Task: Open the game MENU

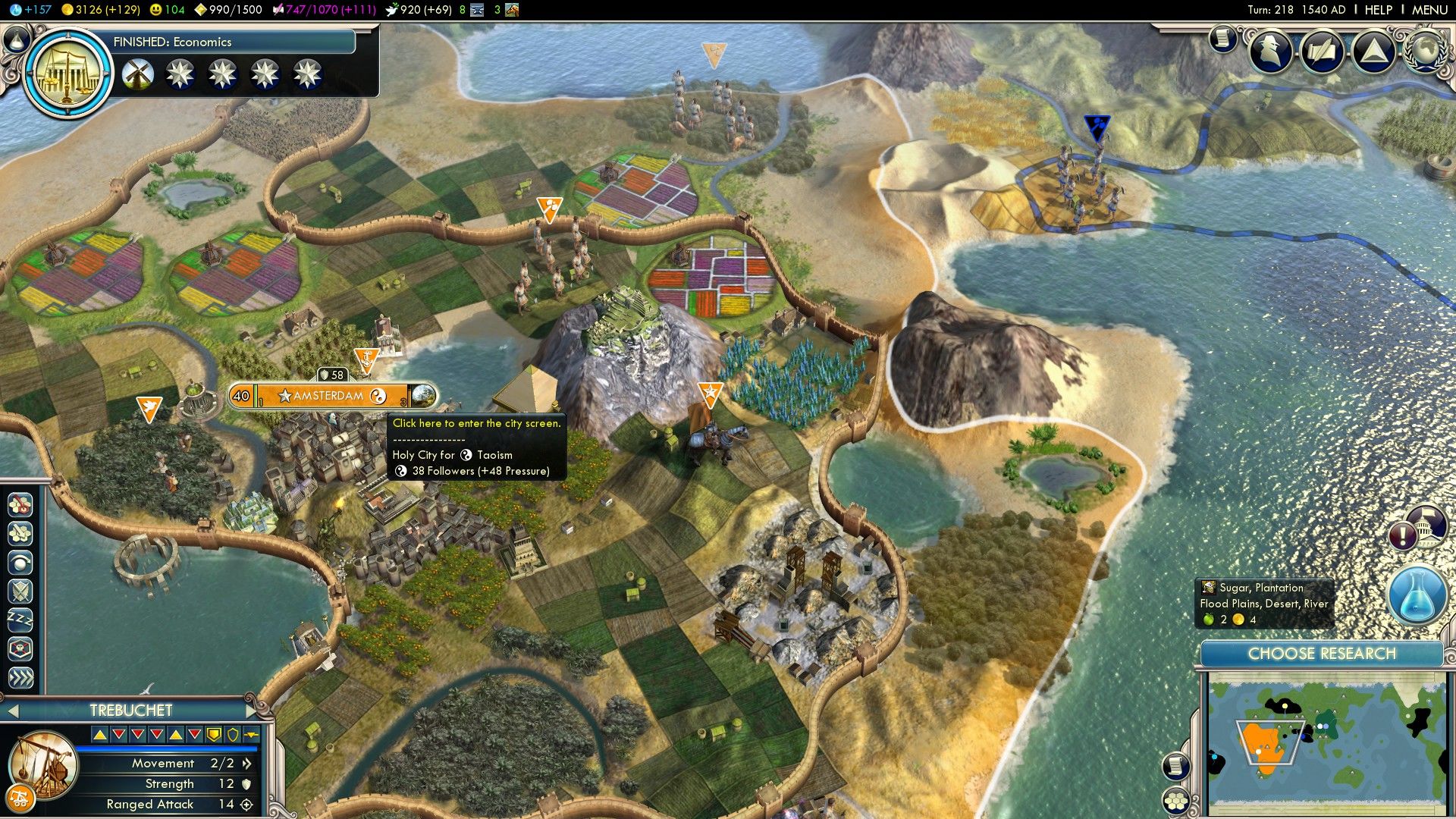Action: click(x=1429, y=10)
